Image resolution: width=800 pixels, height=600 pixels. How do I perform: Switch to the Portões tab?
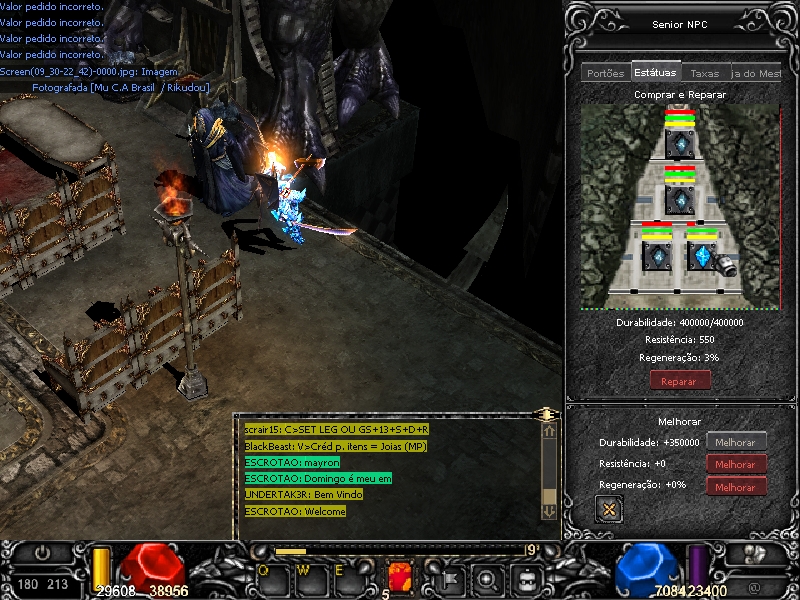click(606, 73)
